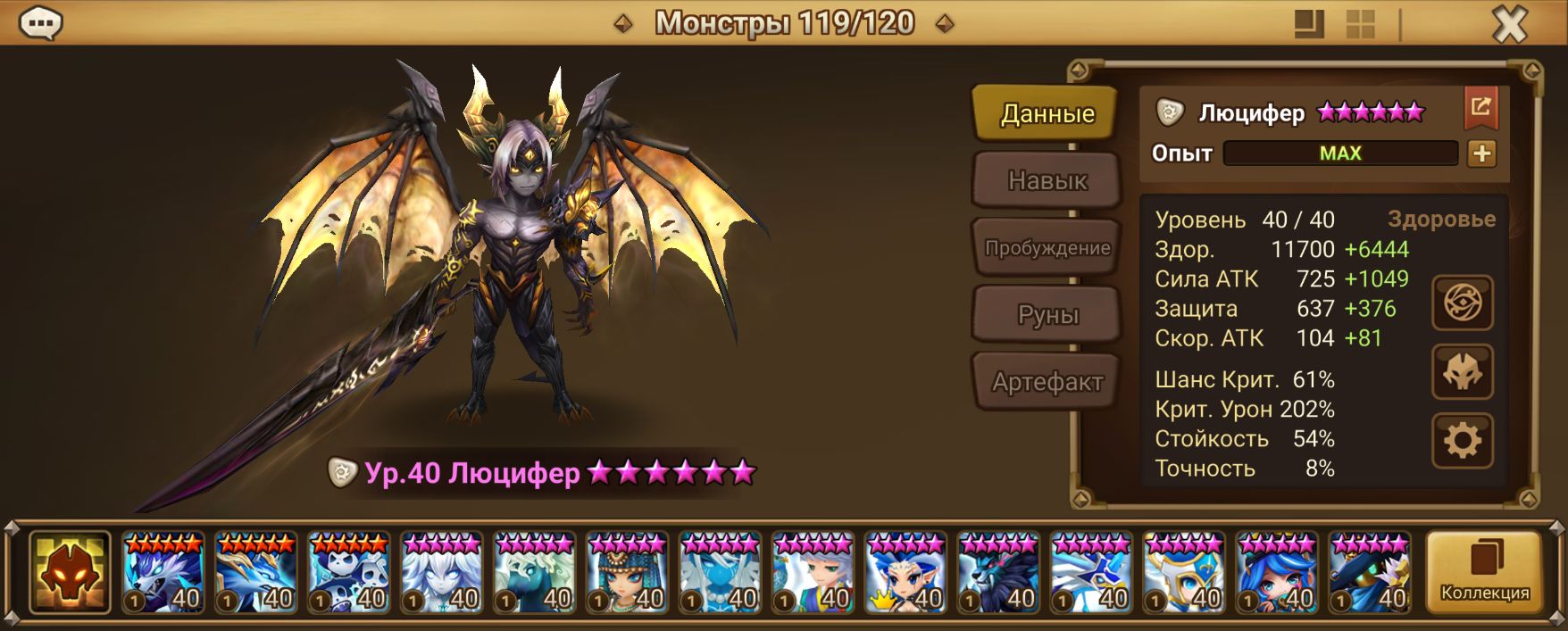Image resolution: width=1568 pixels, height=631 pixels.
Task: Select the Пробуждение tab
Action: click(x=1047, y=248)
